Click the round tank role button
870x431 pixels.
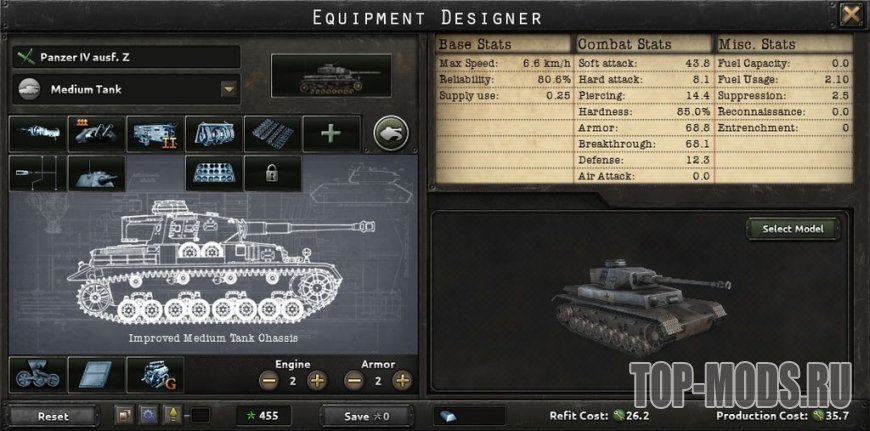click(391, 134)
